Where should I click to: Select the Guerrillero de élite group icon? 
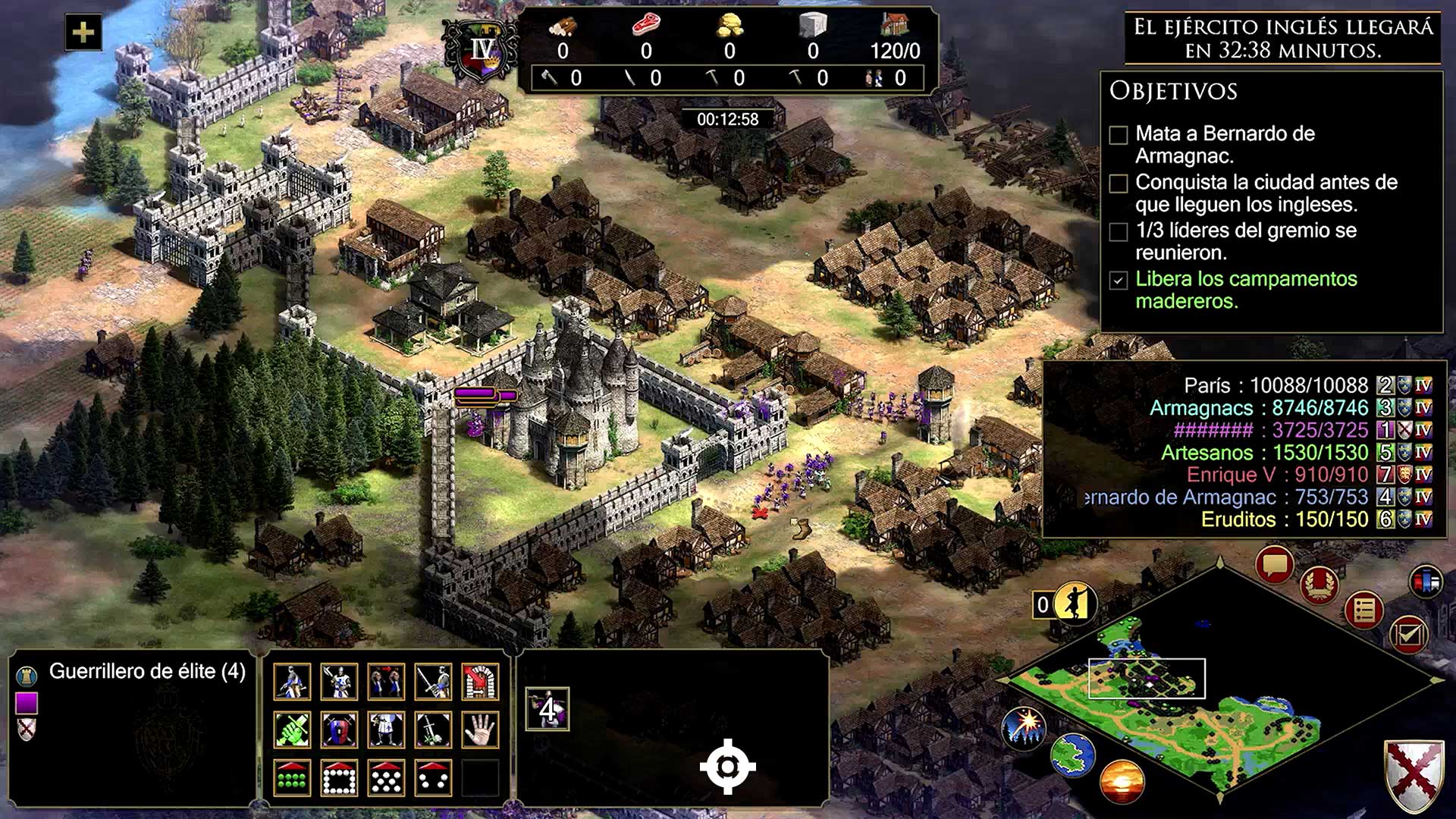(547, 709)
